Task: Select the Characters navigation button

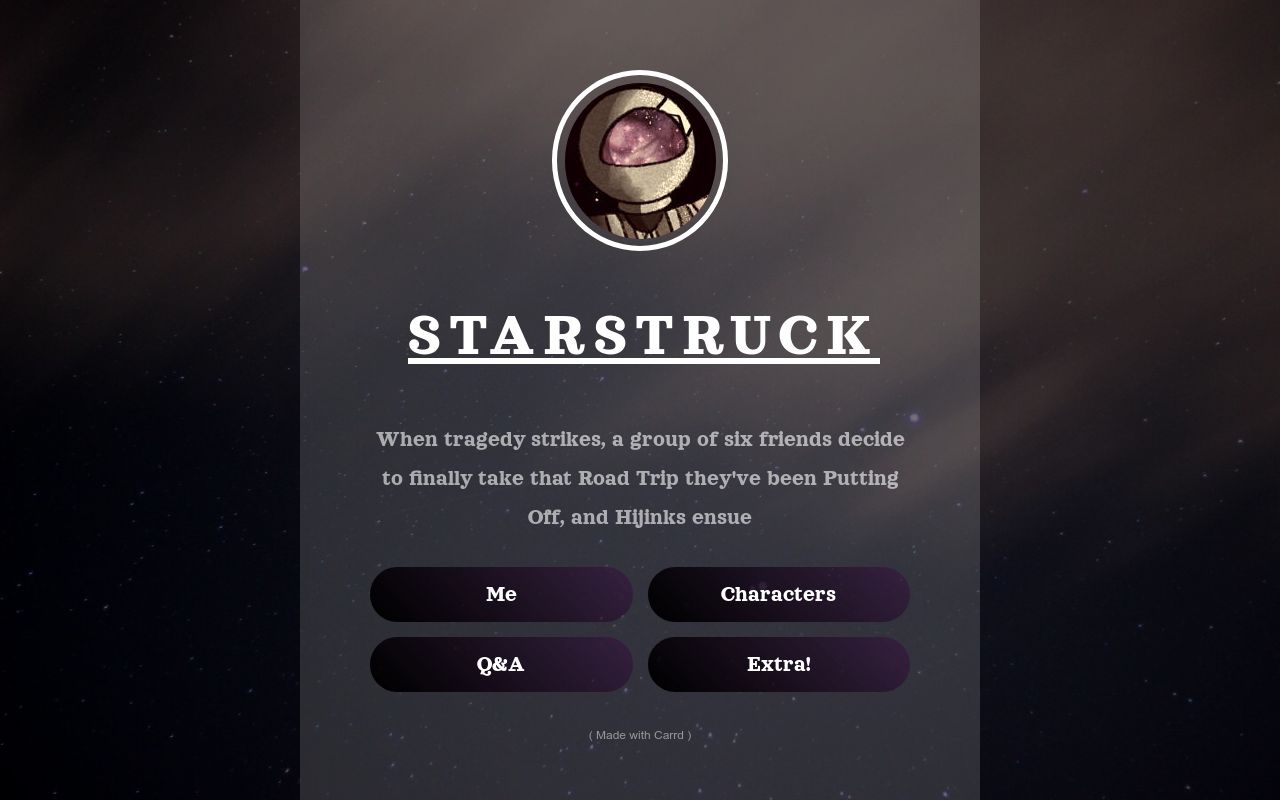Action: (x=779, y=594)
